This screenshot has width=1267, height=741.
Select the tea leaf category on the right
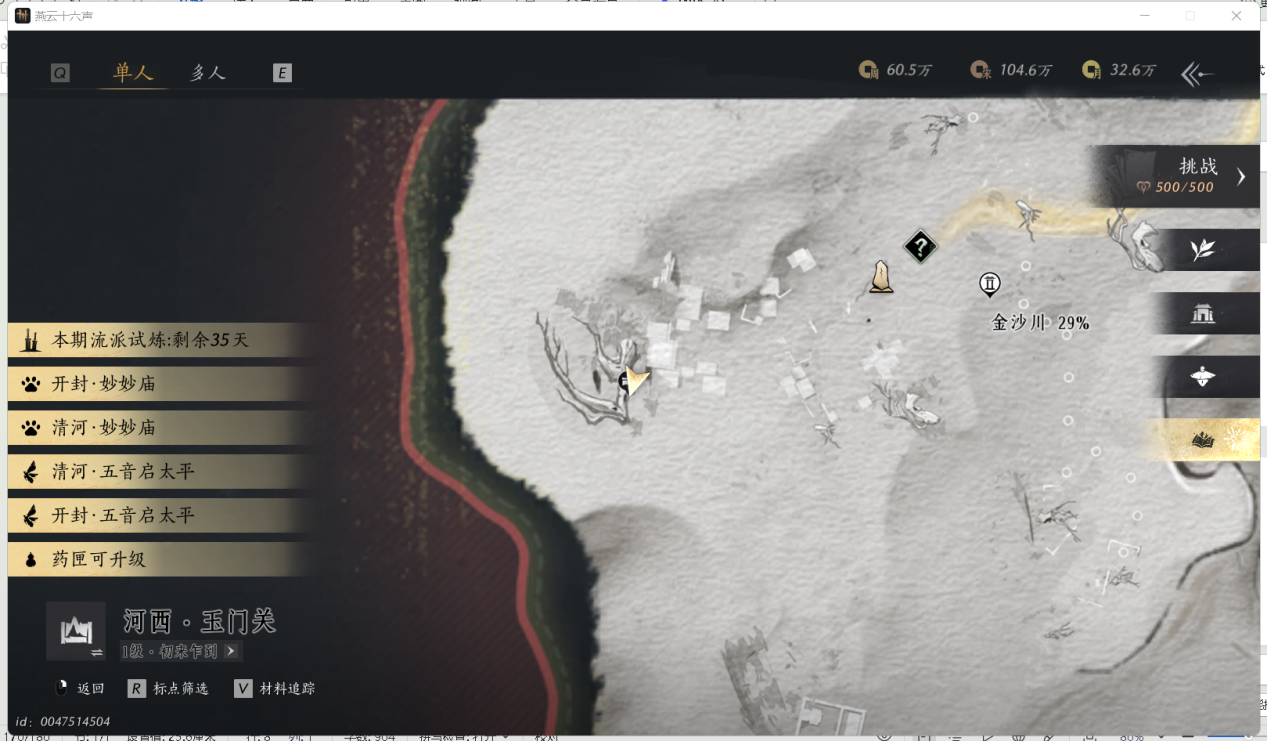tap(1202, 250)
